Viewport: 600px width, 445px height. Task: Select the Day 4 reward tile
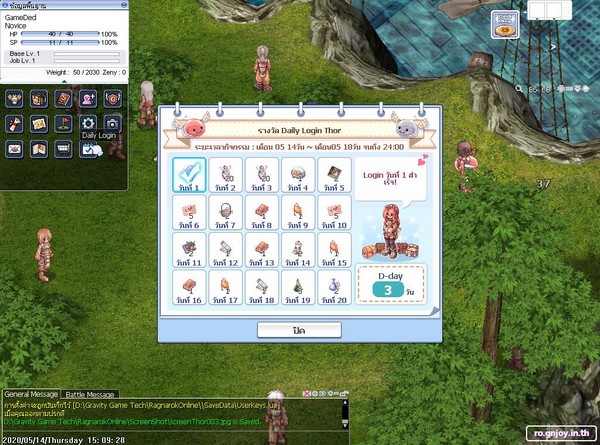click(298, 174)
